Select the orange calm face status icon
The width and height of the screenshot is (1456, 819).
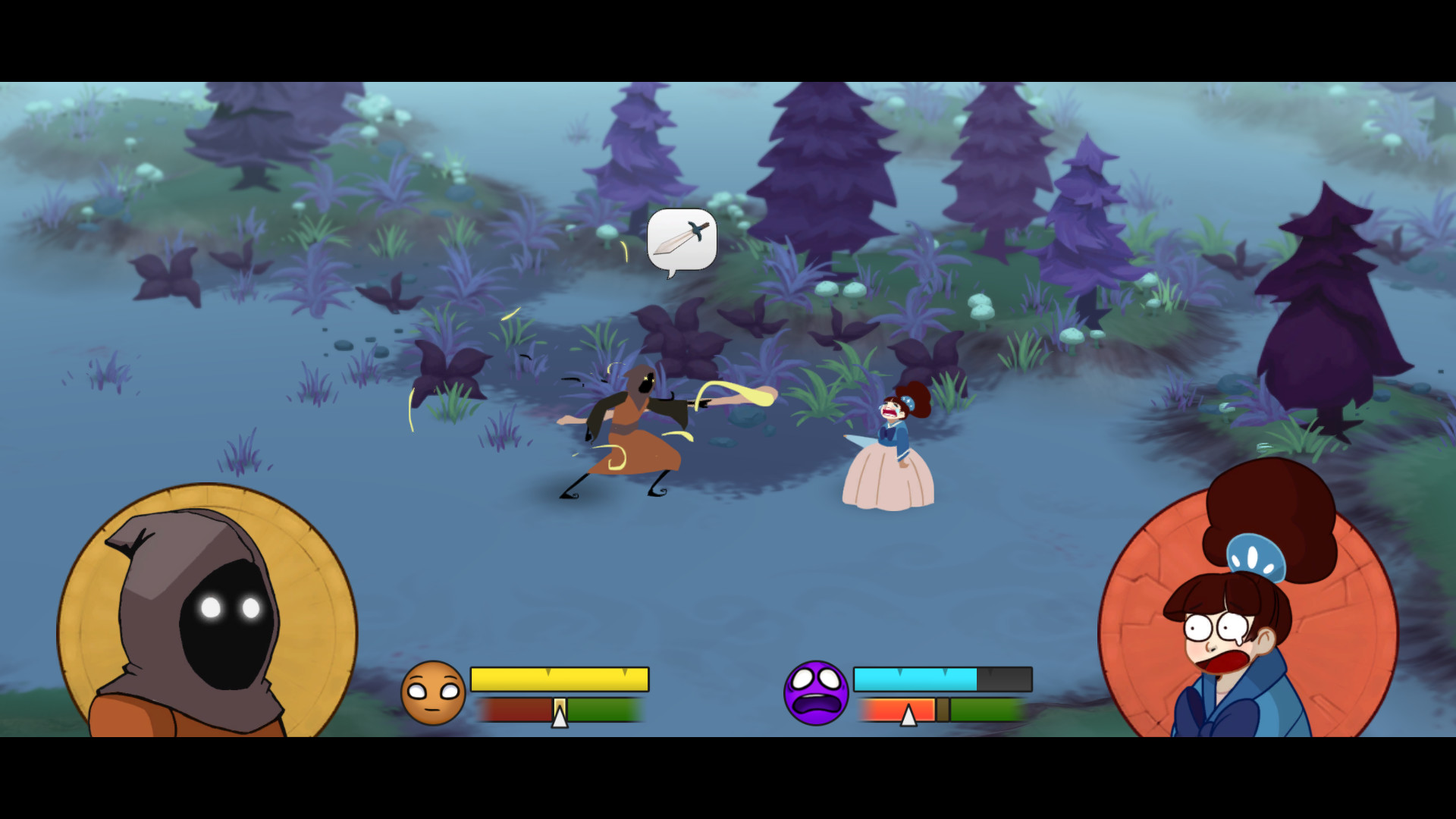[x=434, y=692]
